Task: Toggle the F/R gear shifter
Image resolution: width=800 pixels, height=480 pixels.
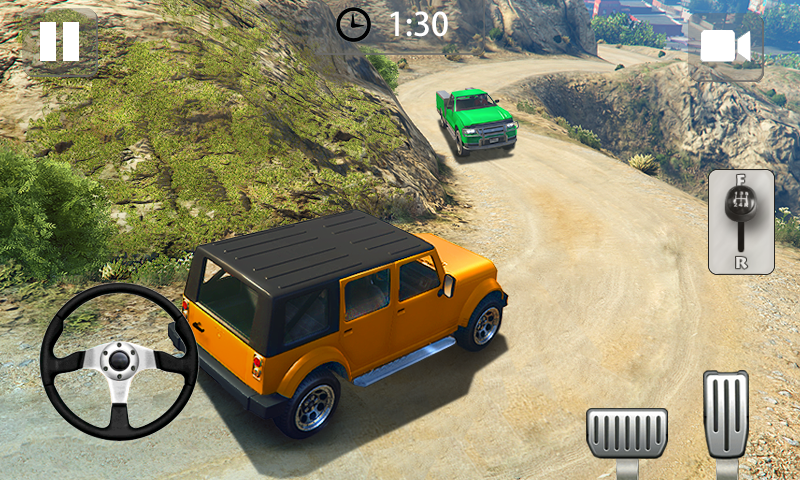Action: [741, 221]
